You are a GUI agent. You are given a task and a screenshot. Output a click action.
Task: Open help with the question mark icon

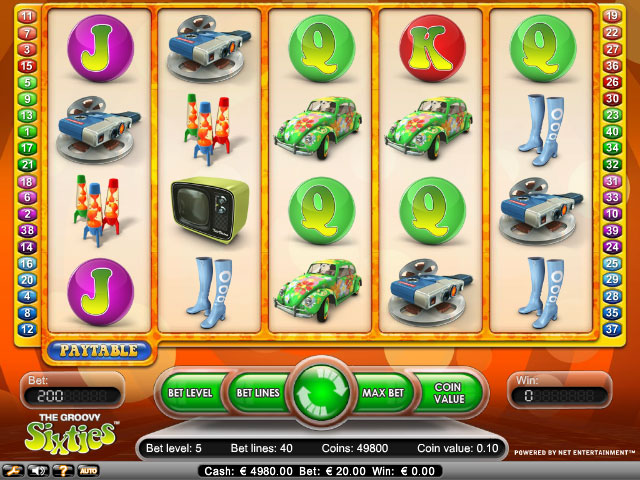(x=62, y=470)
